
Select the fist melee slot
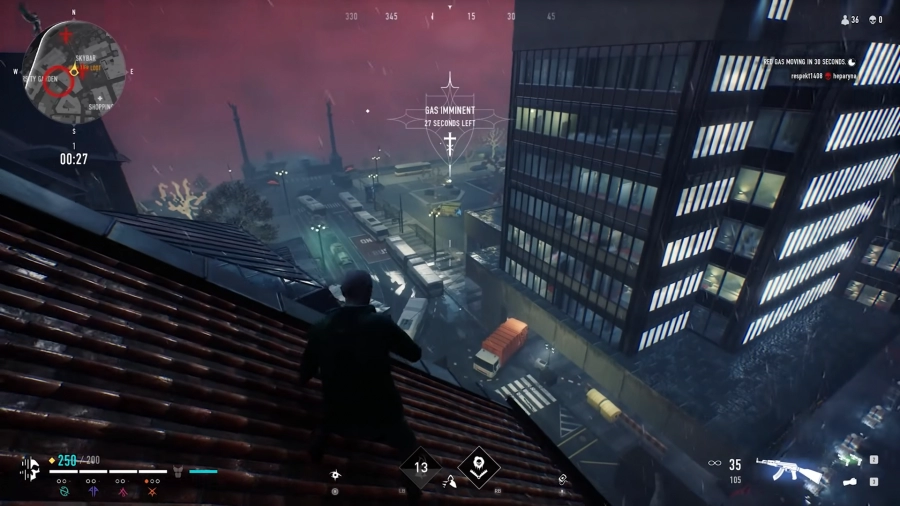[x=850, y=482]
